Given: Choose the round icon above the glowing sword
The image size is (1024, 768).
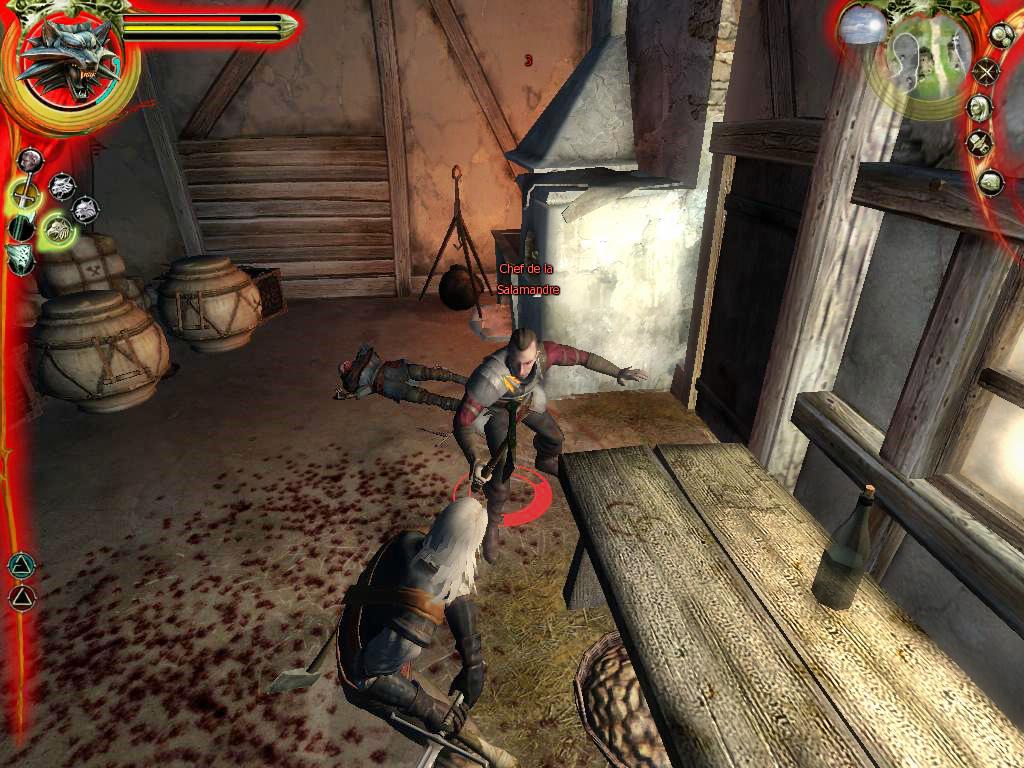Looking at the screenshot, I should pos(30,160).
